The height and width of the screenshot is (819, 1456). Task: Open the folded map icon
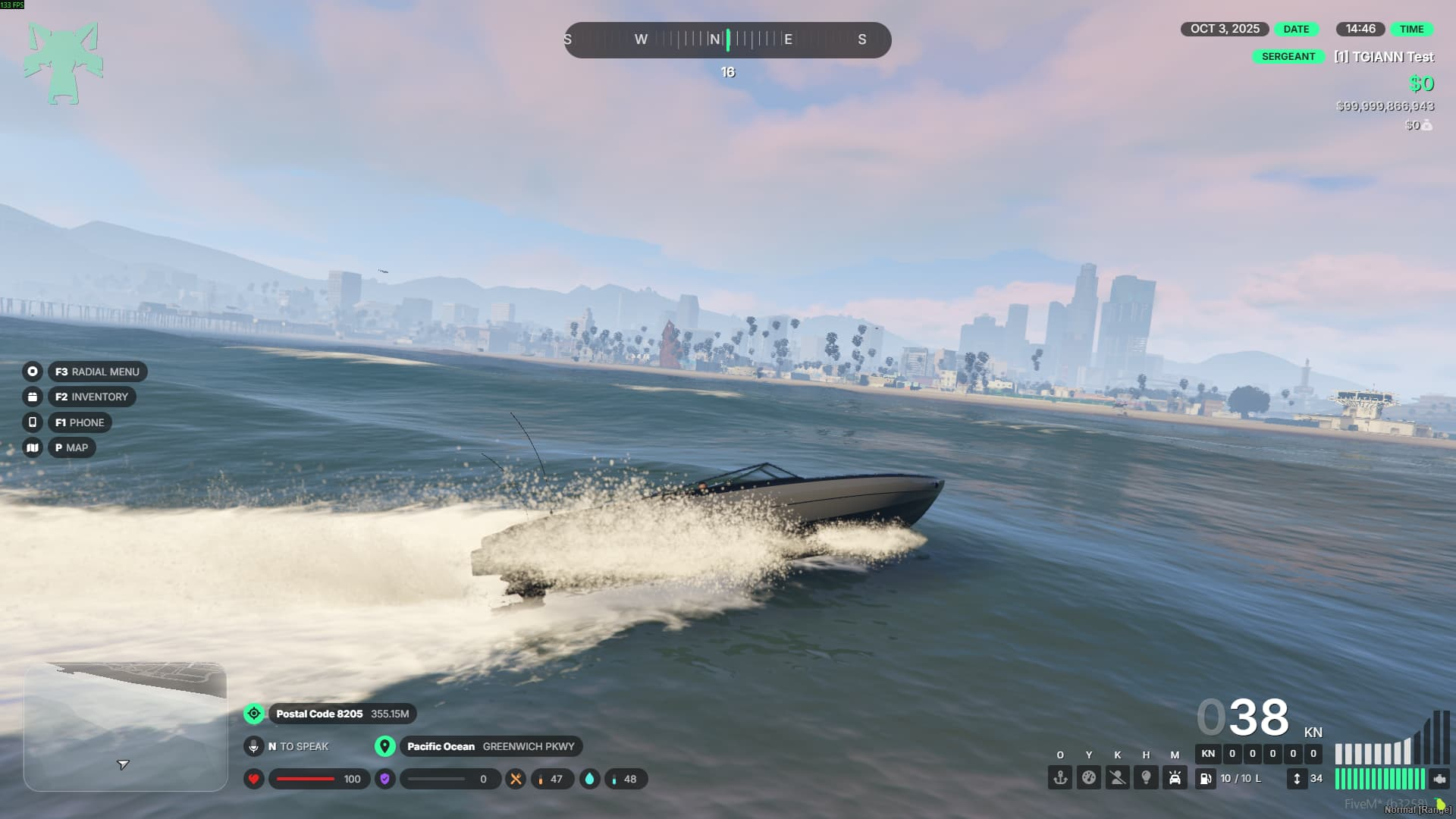coord(32,447)
